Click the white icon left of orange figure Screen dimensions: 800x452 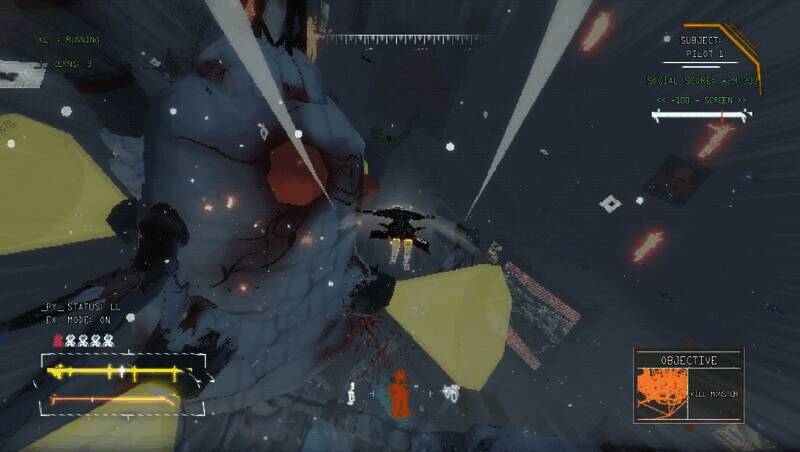click(x=351, y=394)
